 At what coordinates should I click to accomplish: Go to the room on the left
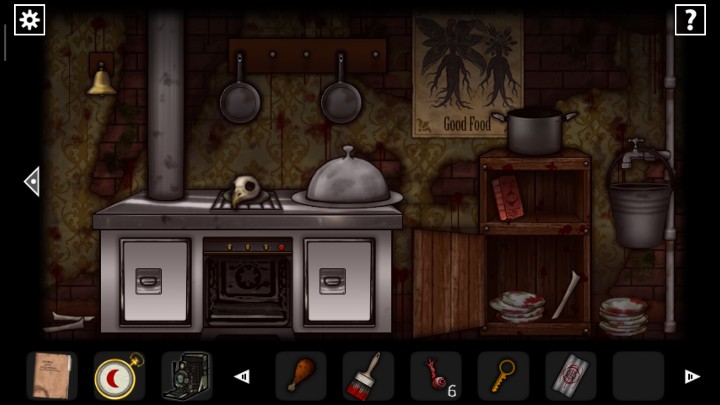pyautogui.click(x=32, y=181)
